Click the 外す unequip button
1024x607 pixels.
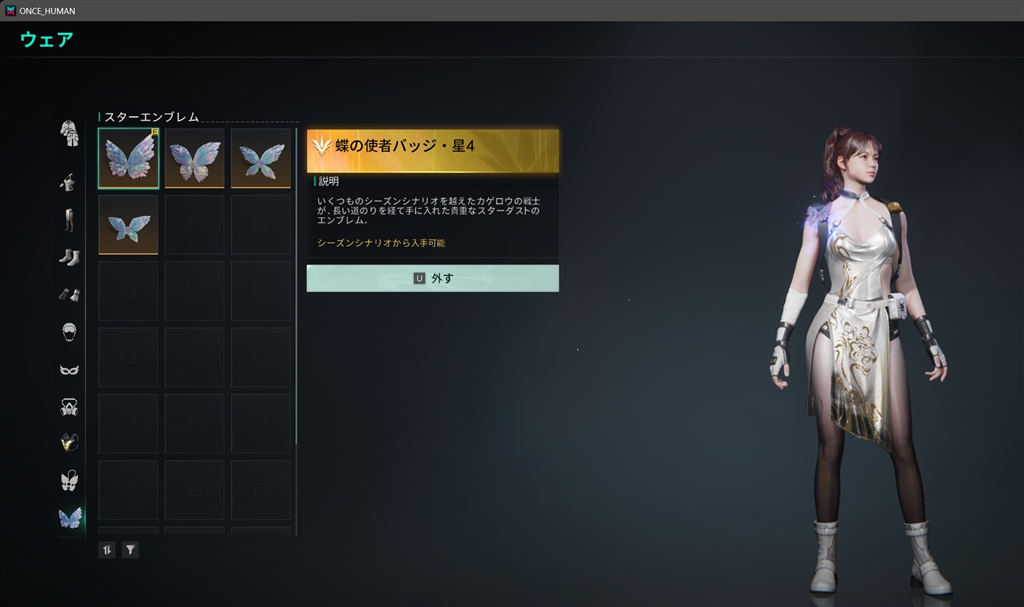pyautogui.click(x=432, y=279)
